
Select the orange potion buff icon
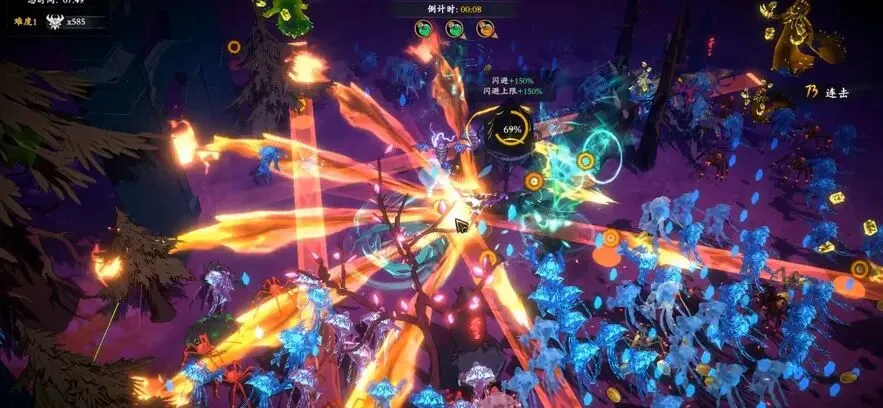click(485, 29)
